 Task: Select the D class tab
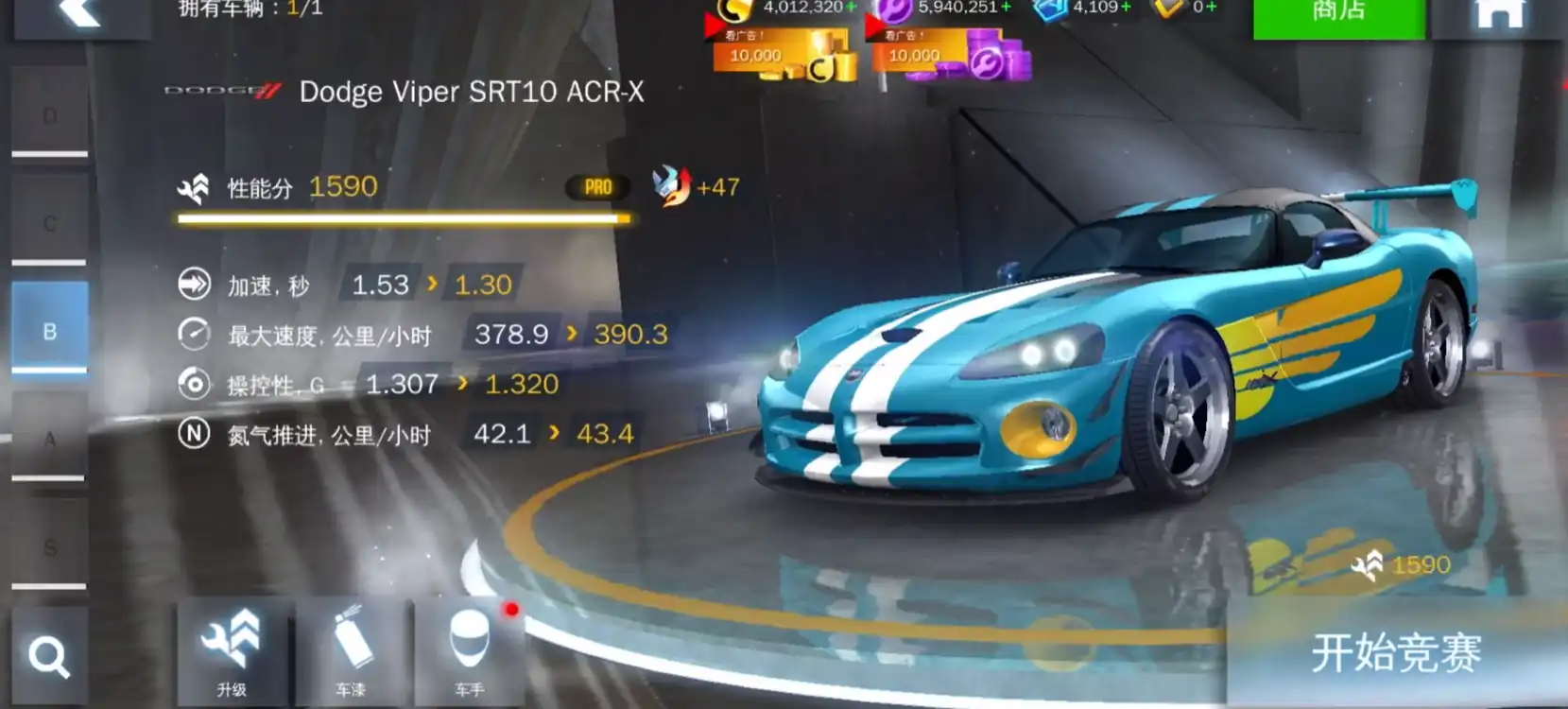click(x=50, y=115)
